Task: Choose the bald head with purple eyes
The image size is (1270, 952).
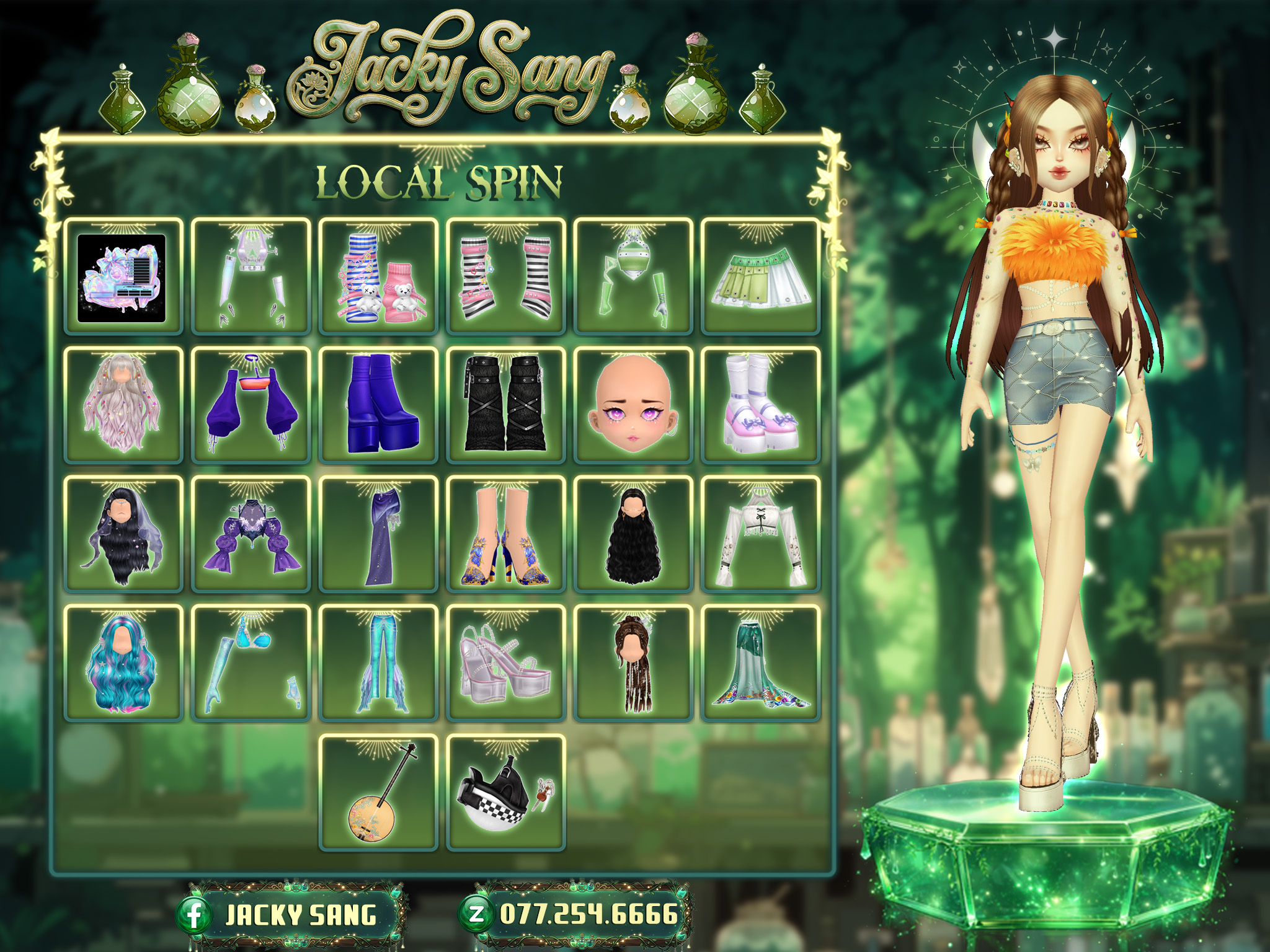Action: point(633,405)
